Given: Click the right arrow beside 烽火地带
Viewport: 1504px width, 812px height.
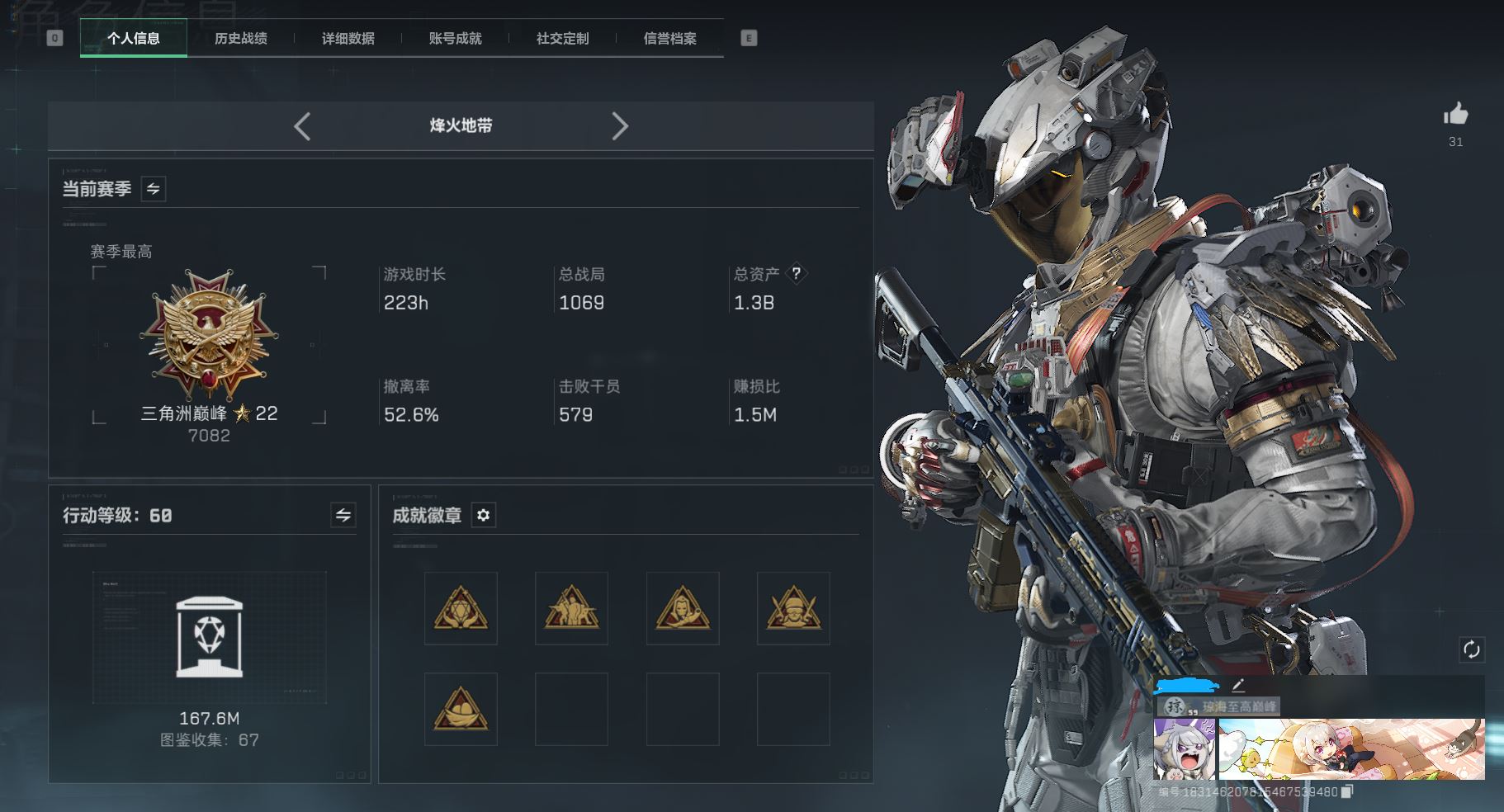Looking at the screenshot, I should (620, 126).
